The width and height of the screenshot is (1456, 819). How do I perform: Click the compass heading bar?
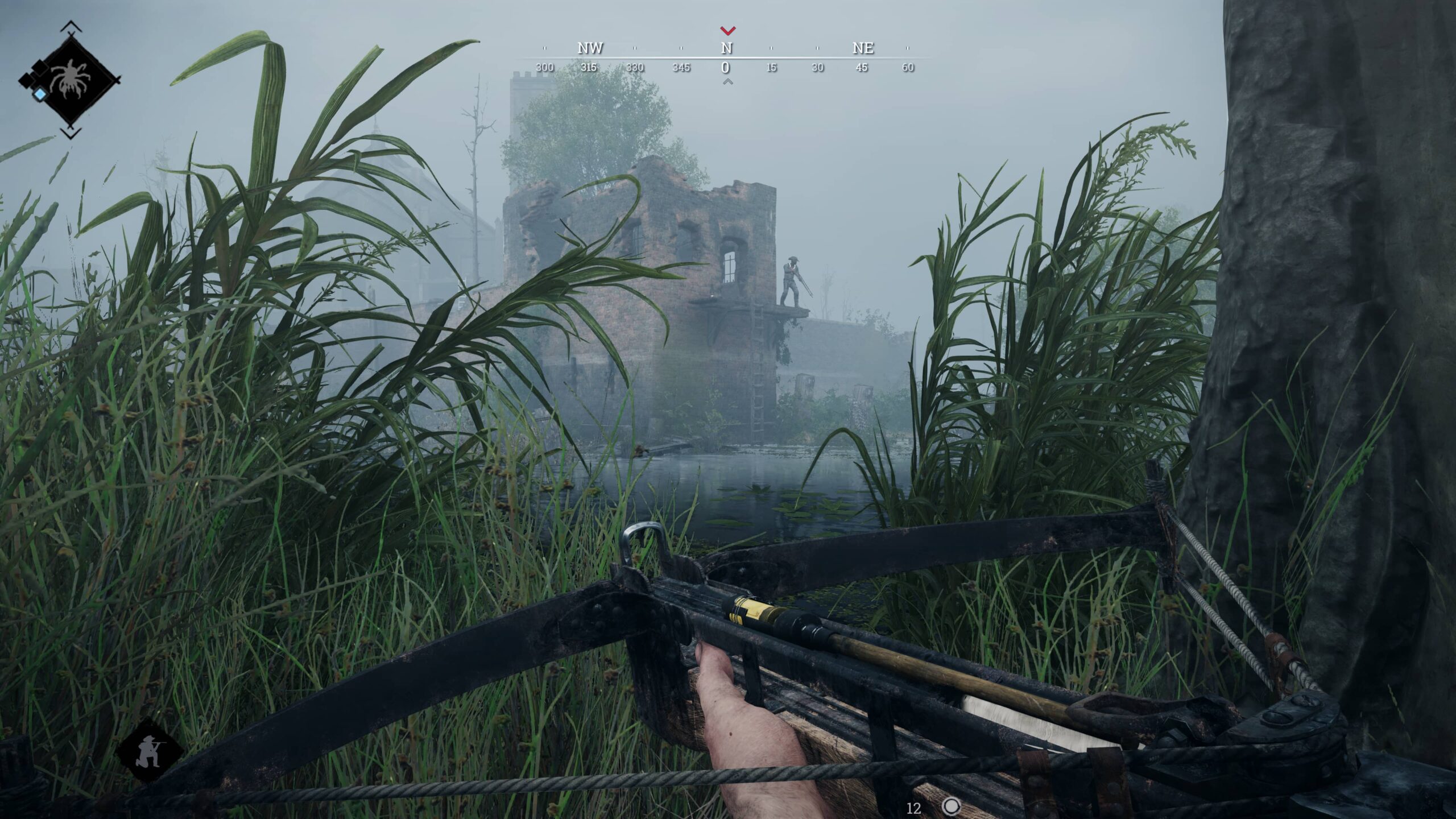726,58
